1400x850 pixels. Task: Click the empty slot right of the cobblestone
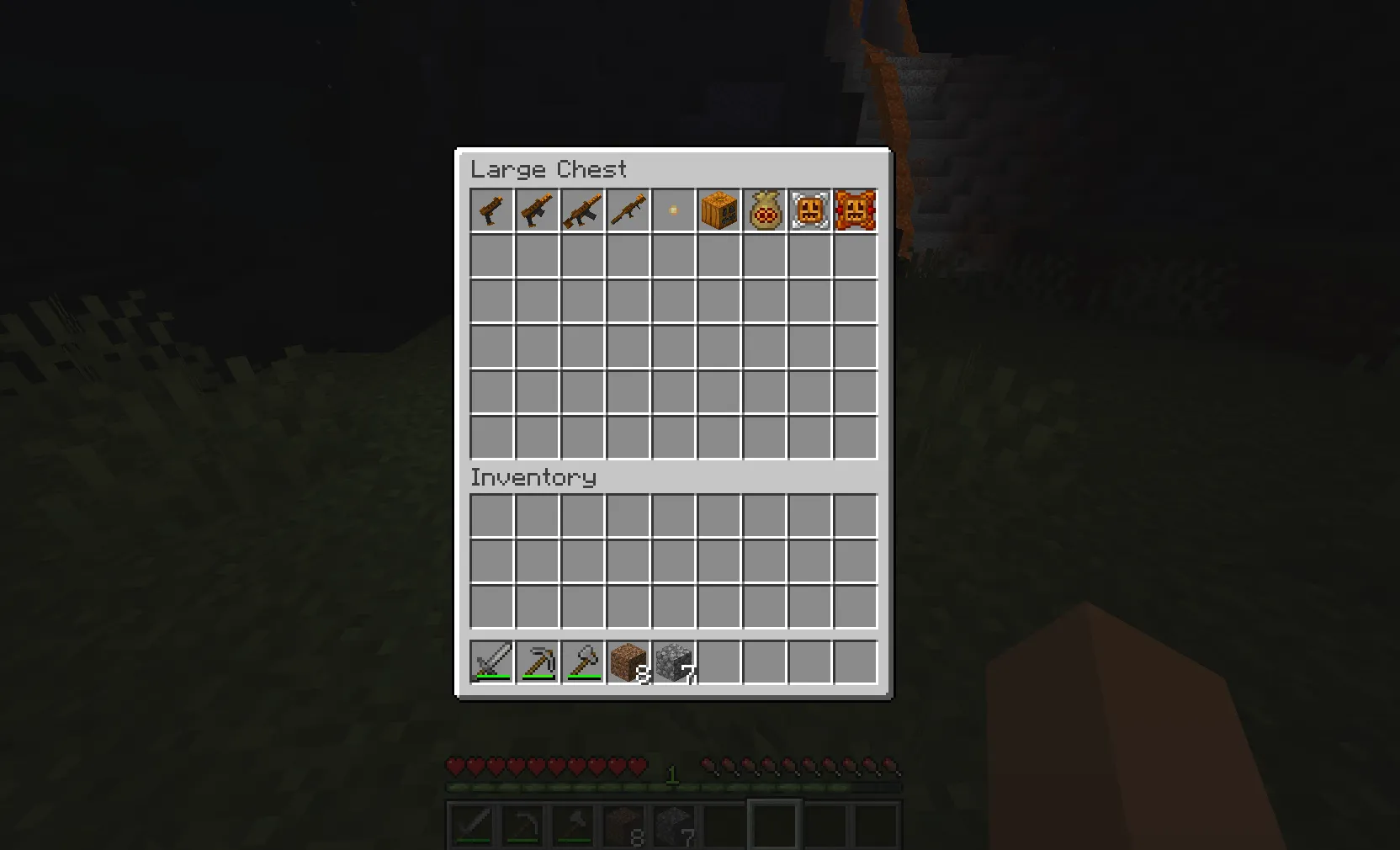coord(719,662)
